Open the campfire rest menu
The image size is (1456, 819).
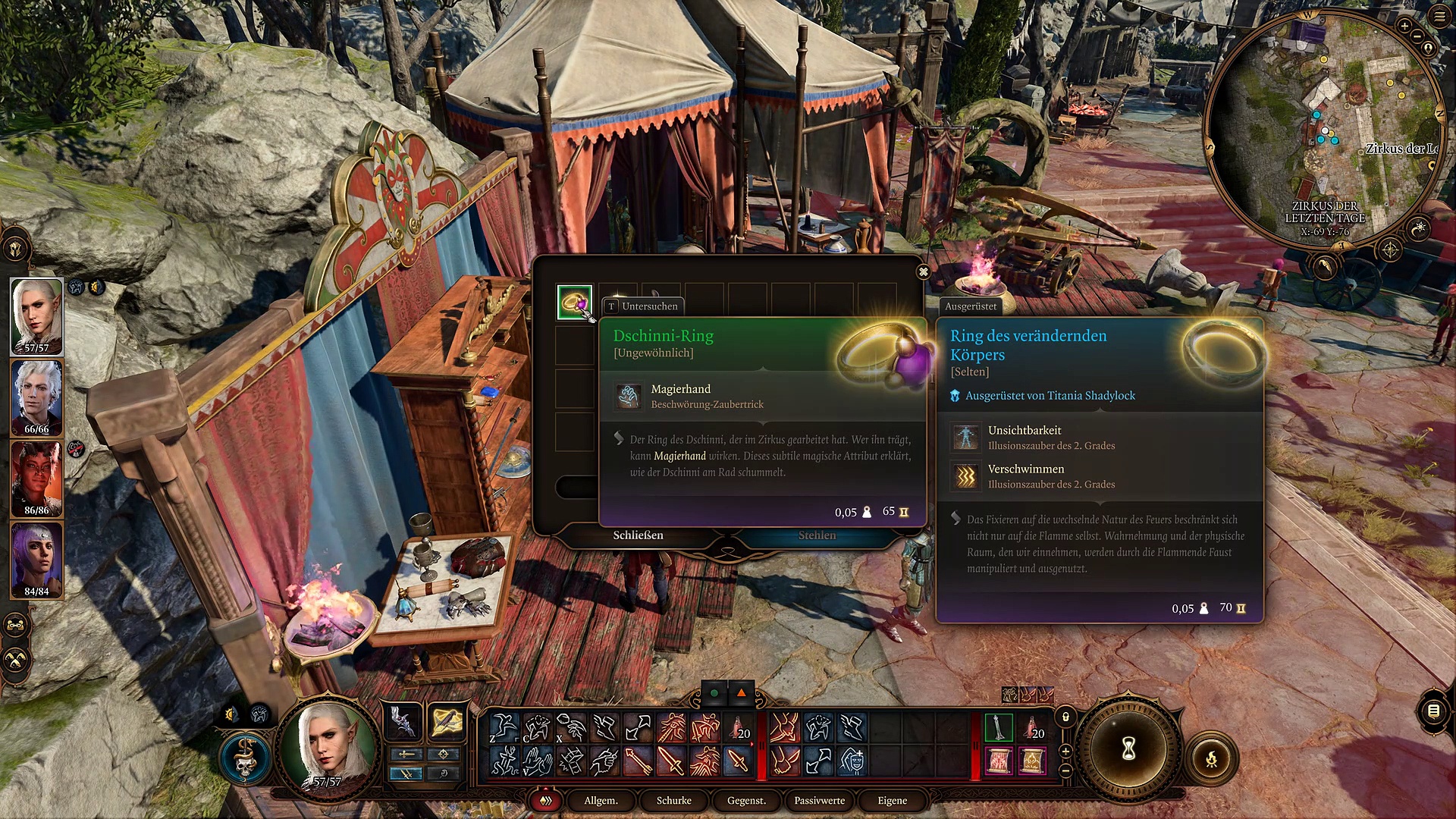pyautogui.click(x=1212, y=758)
